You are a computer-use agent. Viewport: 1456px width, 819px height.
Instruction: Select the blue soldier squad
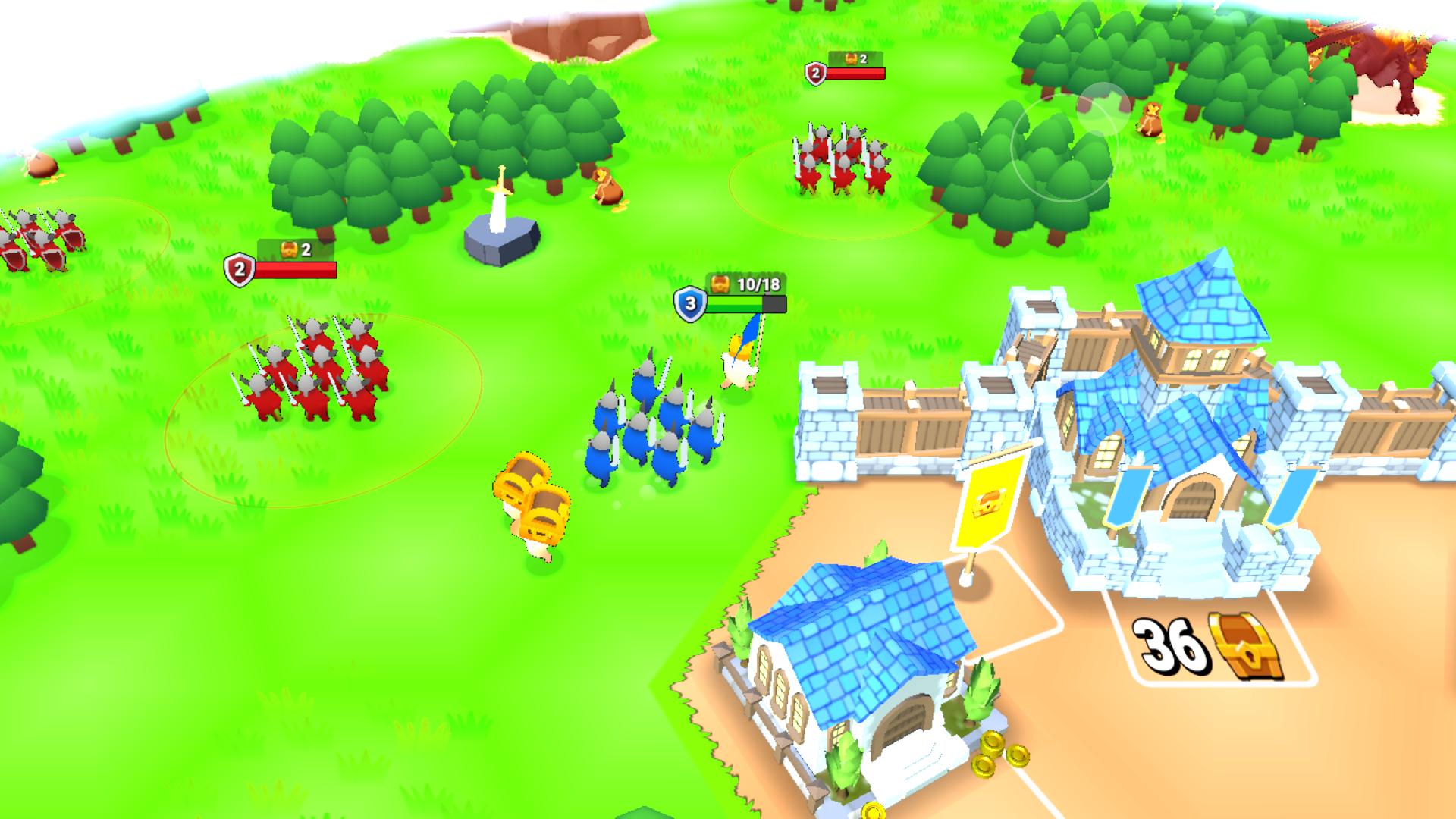pos(652,425)
